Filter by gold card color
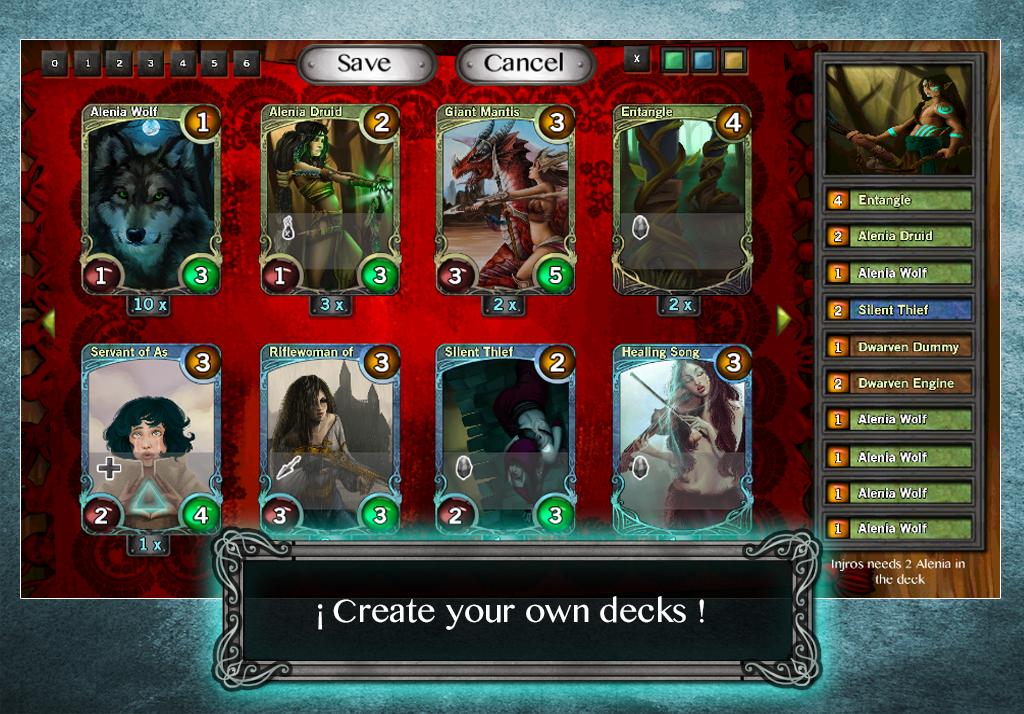 click(734, 59)
